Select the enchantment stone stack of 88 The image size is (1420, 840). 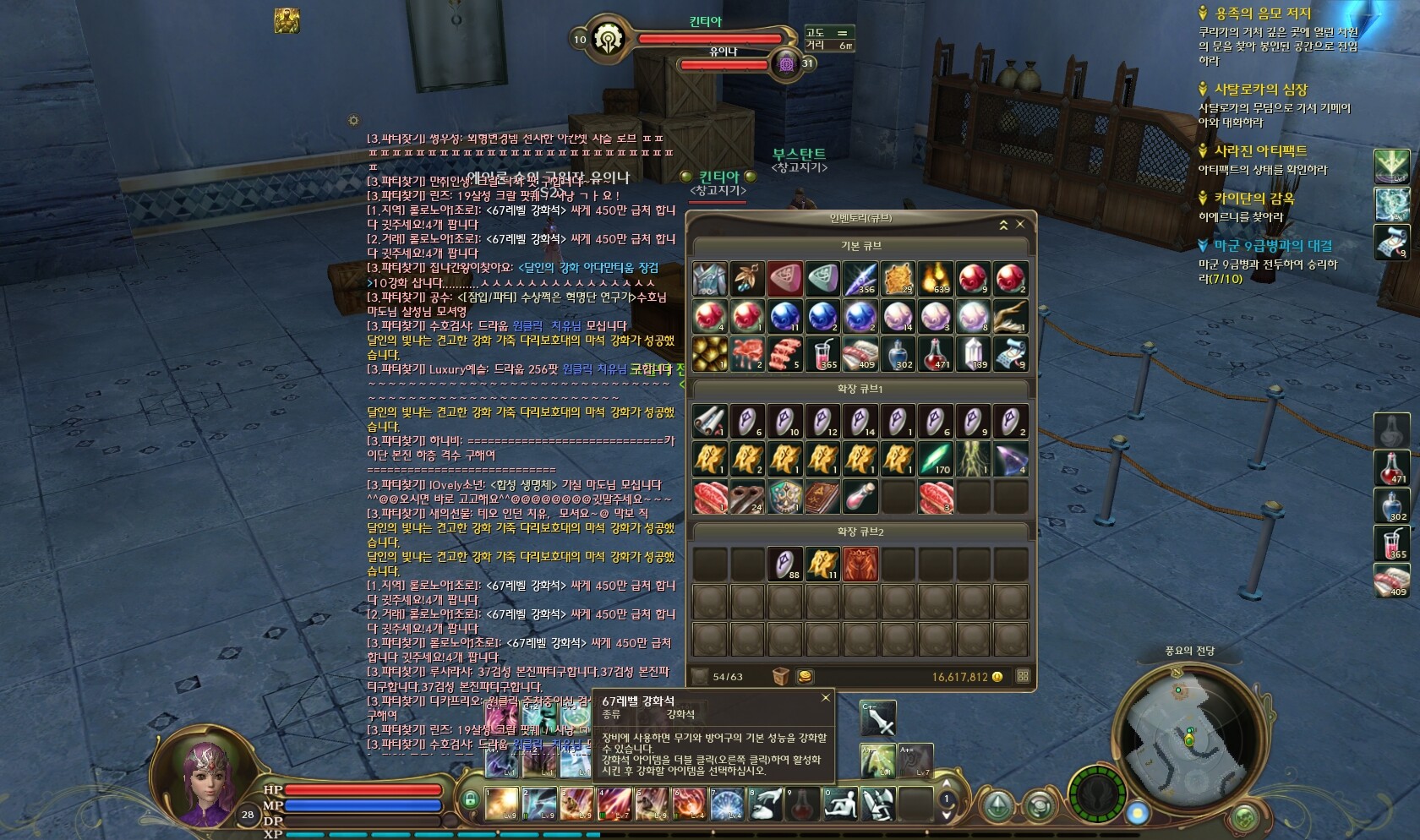(x=785, y=564)
